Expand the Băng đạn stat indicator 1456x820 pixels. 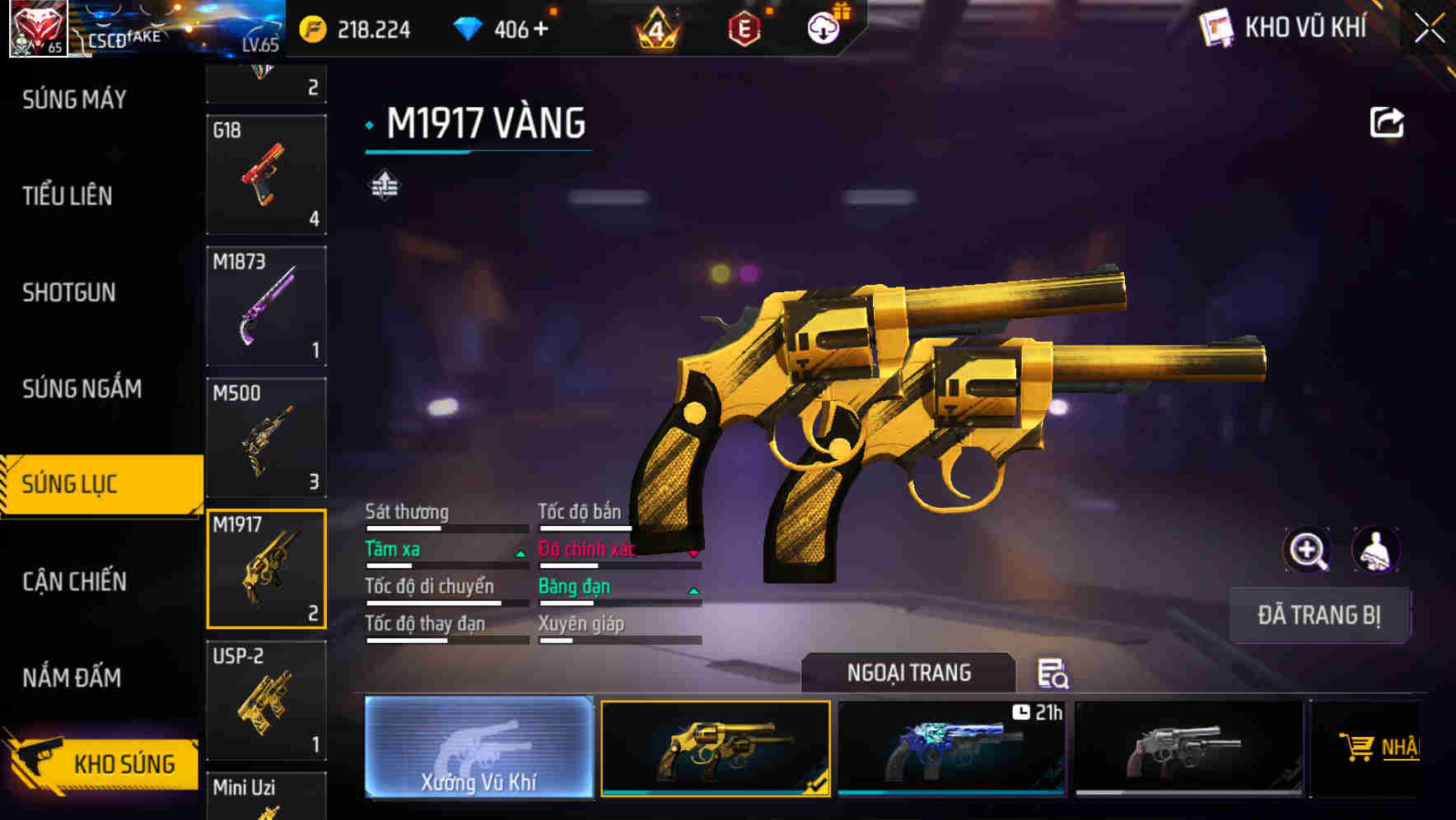692,591
